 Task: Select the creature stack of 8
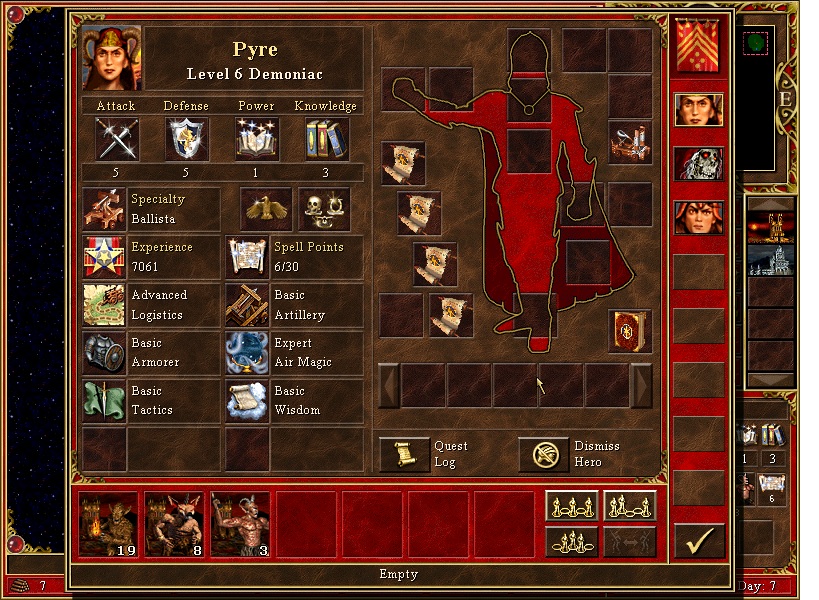(176, 523)
